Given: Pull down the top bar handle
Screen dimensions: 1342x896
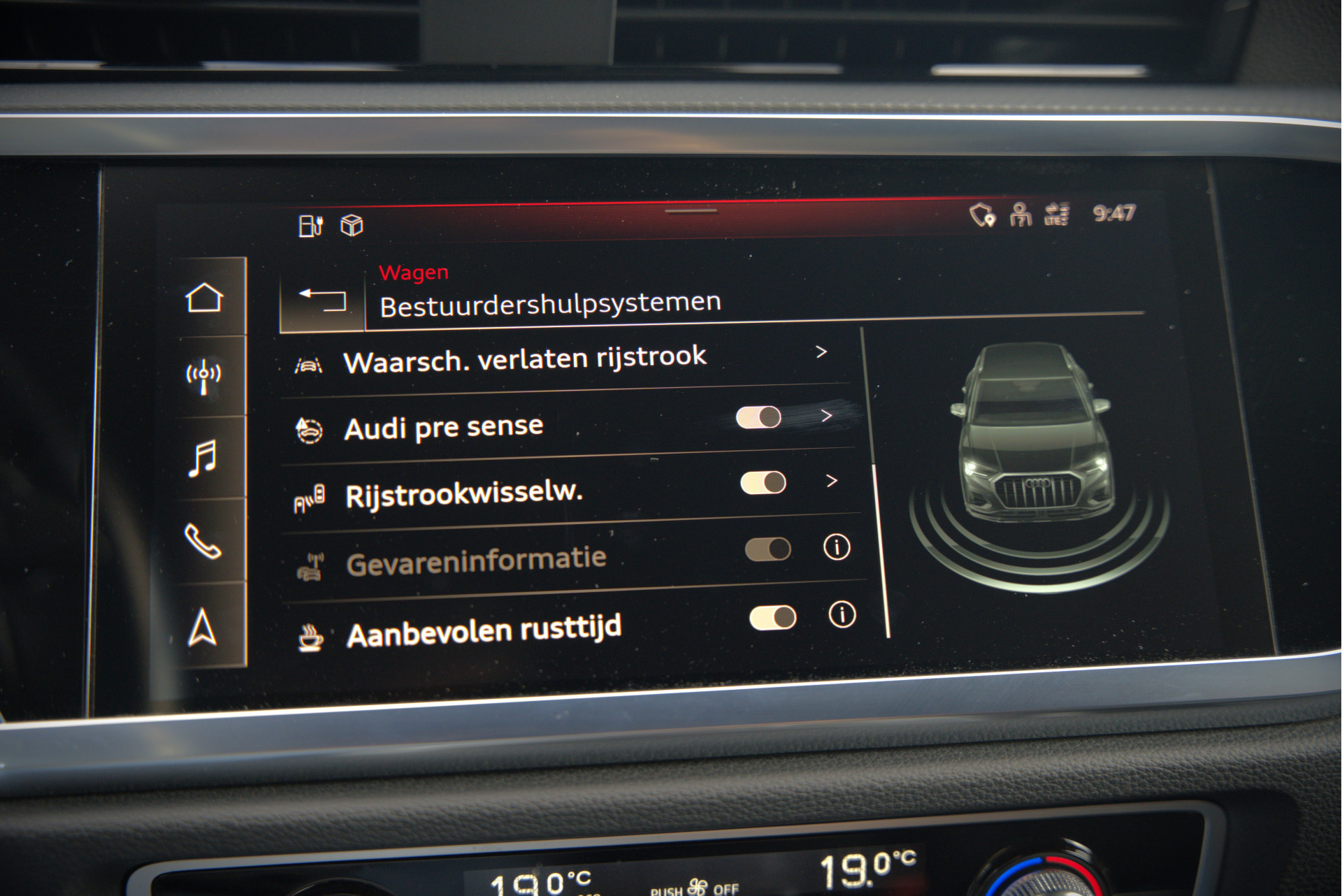Looking at the screenshot, I should pyautogui.click(x=691, y=210).
